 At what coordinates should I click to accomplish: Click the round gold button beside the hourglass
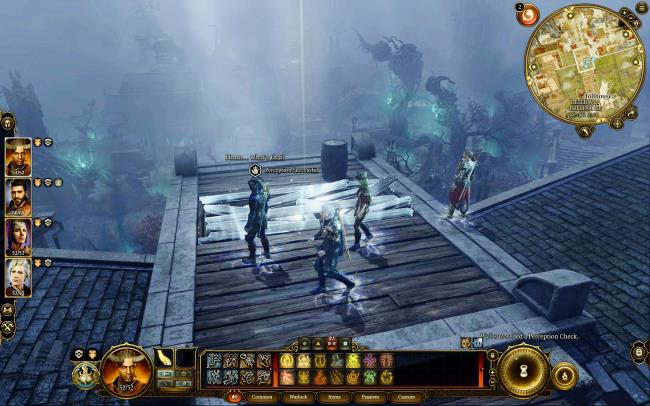pyautogui.click(x=564, y=375)
